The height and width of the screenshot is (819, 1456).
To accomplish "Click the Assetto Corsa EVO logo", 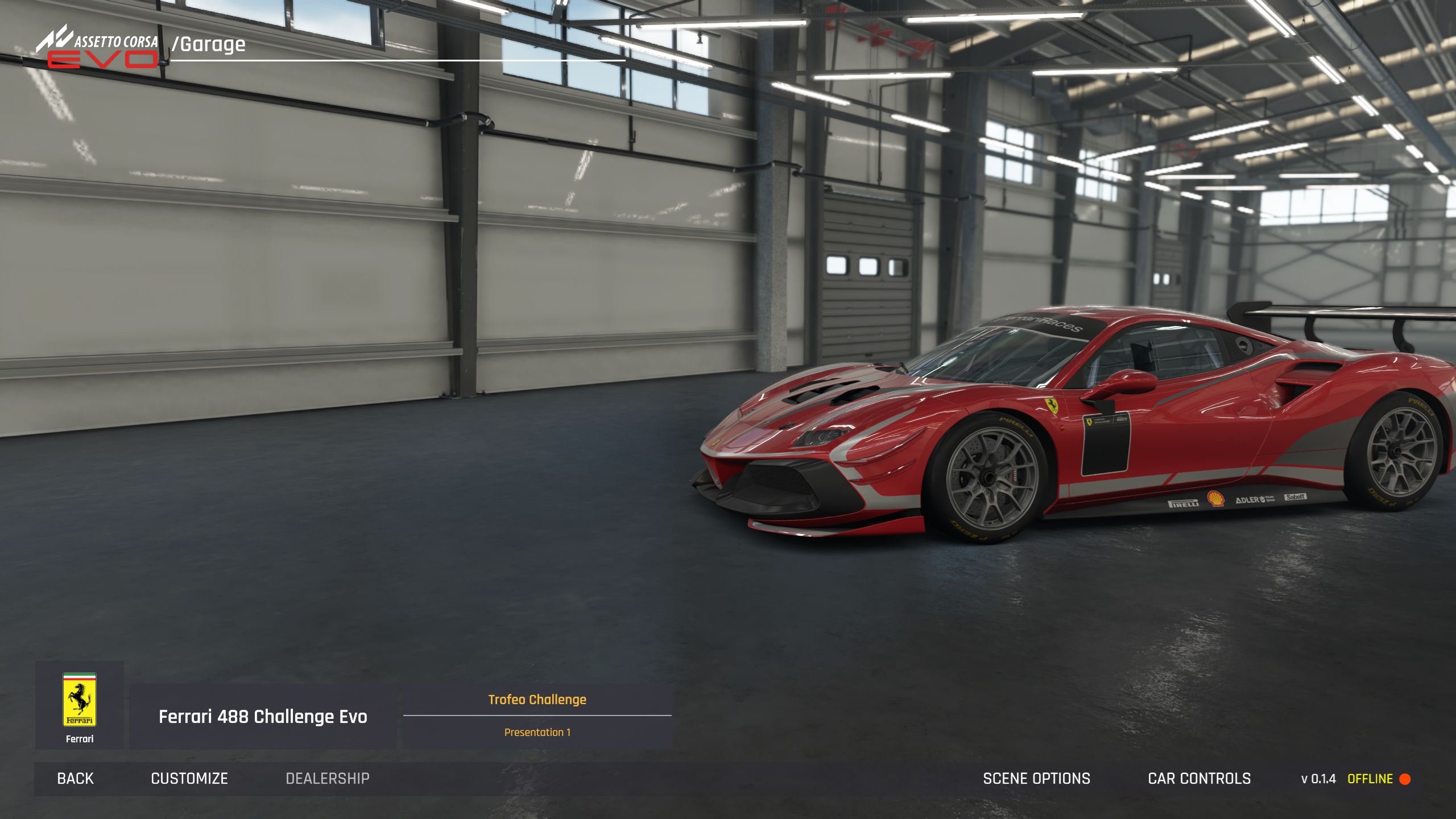I will click(x=98, y=47).
